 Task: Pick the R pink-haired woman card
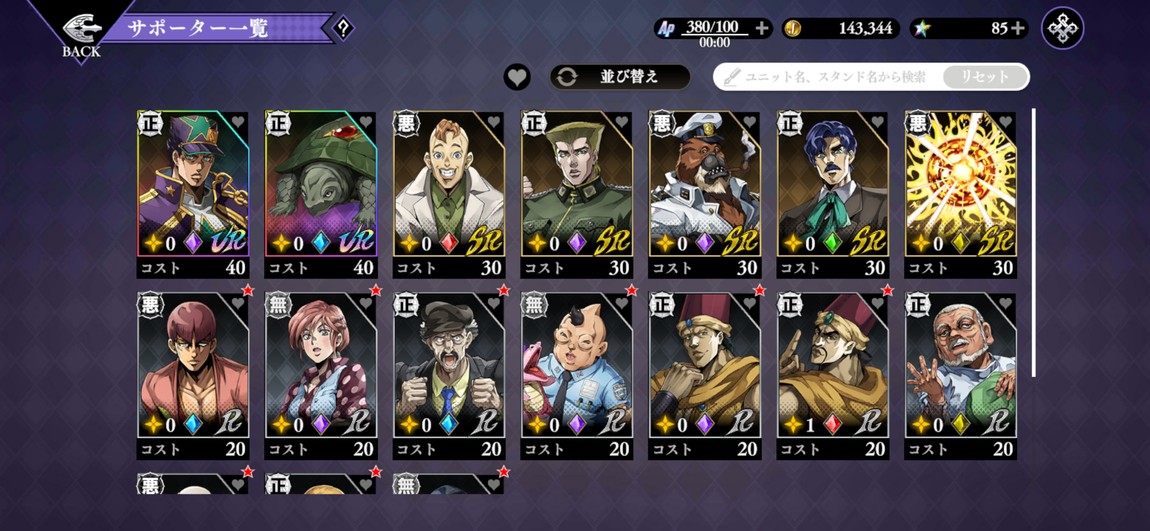pyautogui.click(x=321, y=366)
